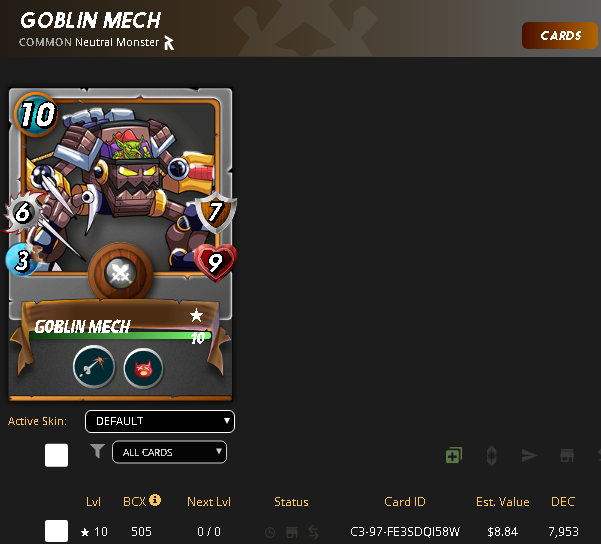Screen dimensions: 601x544
Task: Click the green combine cards icon
Action: pos(454,455)
